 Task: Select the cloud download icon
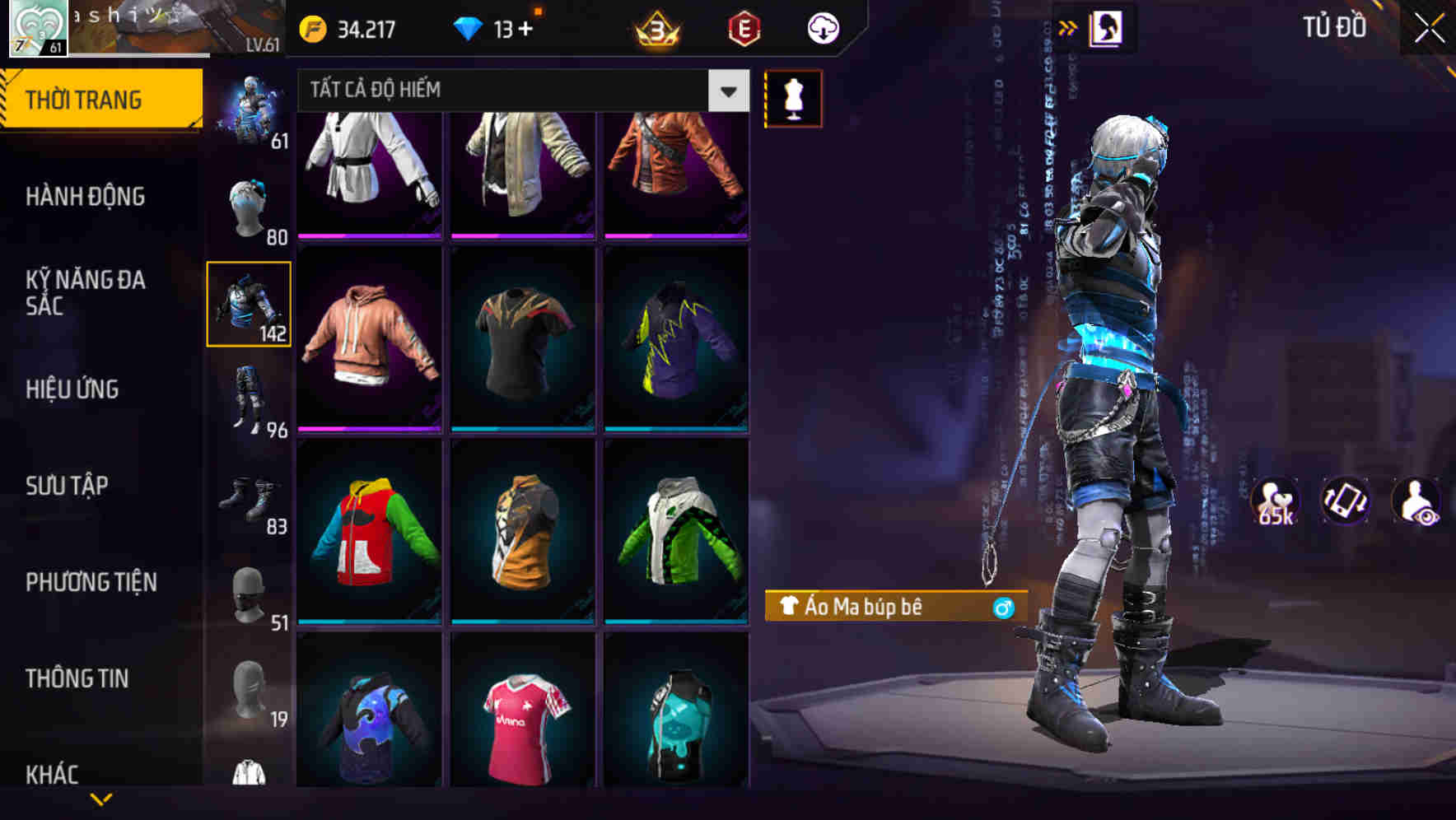(822, 27)
